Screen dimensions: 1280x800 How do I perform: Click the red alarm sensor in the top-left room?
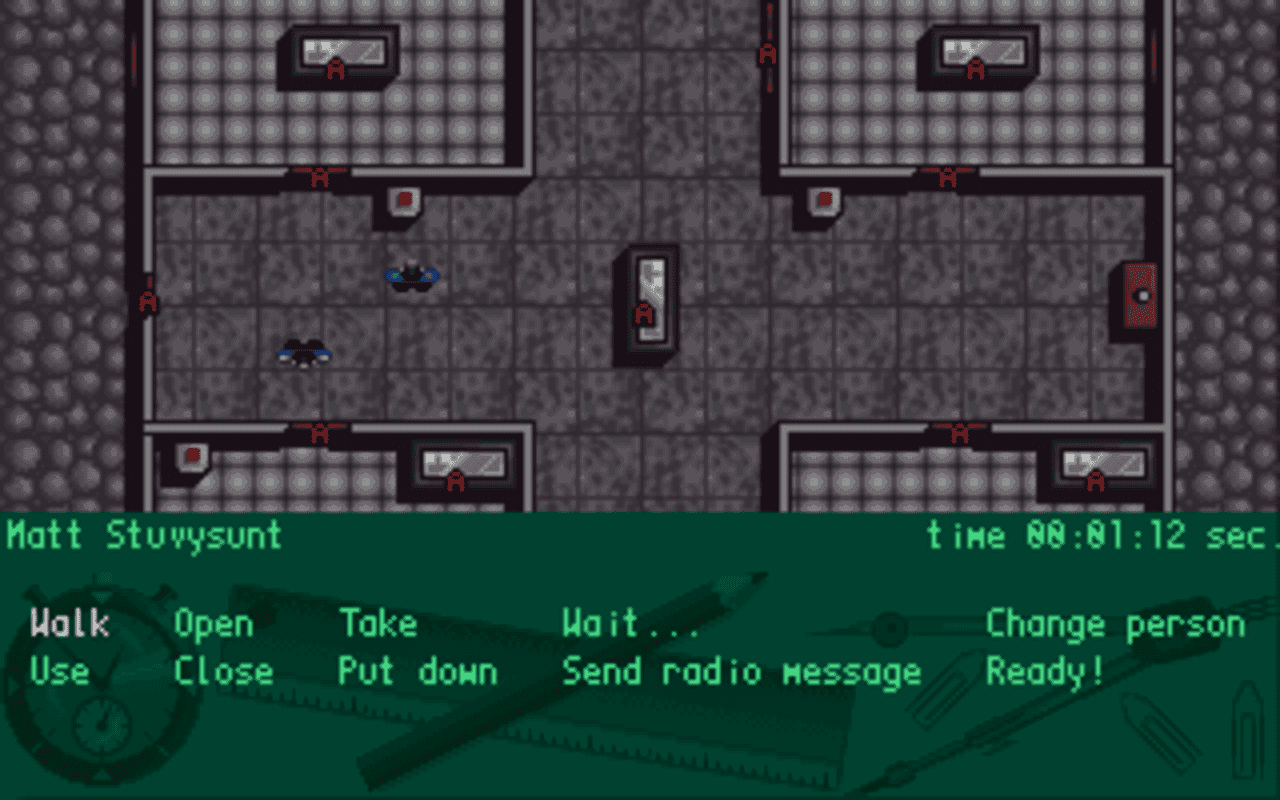point(404,200)
